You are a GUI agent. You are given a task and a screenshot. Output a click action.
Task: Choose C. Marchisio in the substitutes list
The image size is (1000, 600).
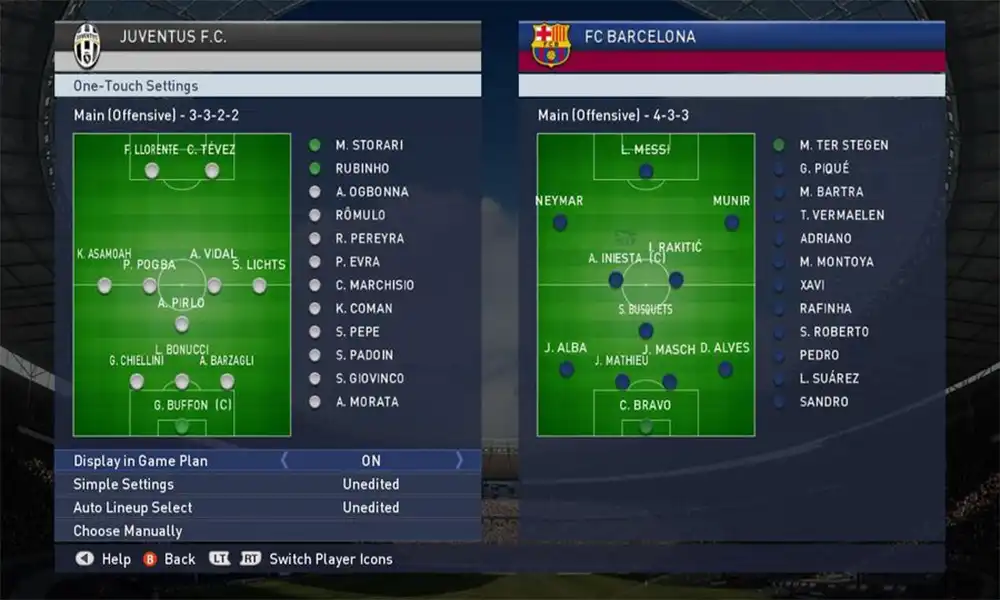(x=374, y=285)
